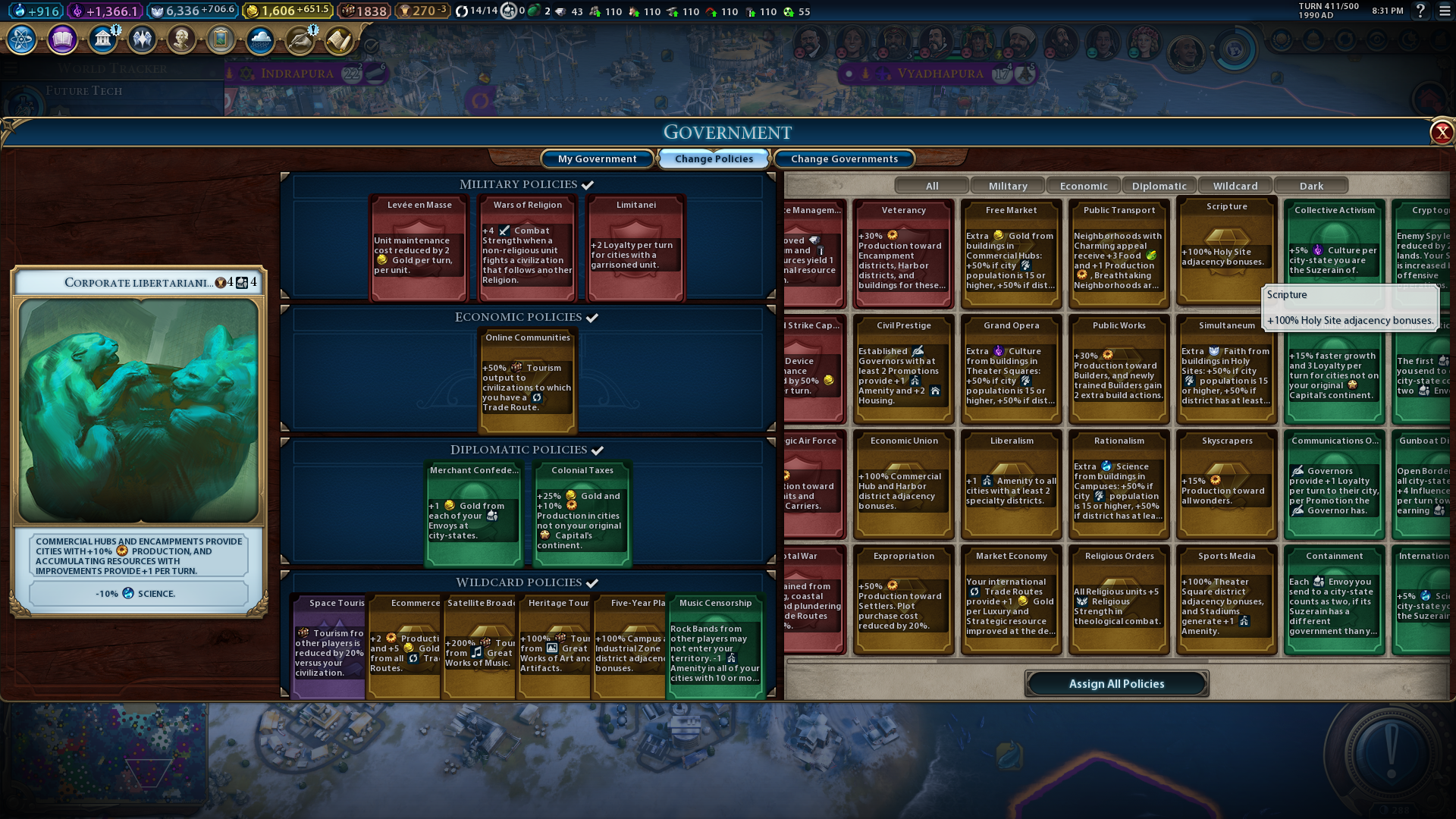Choose the Dark policy filter
This screenshot has height=819, width=1456.
point(1311,186)
